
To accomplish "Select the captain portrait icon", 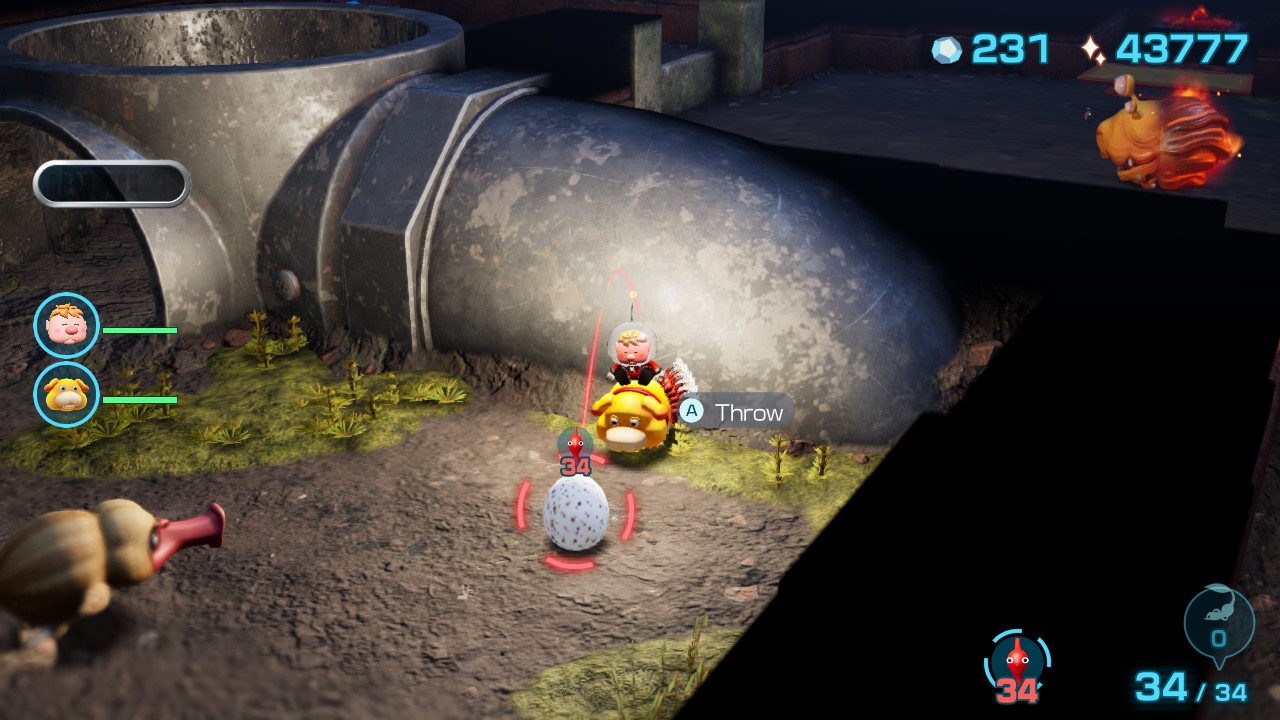I will [x=67, y=326].
